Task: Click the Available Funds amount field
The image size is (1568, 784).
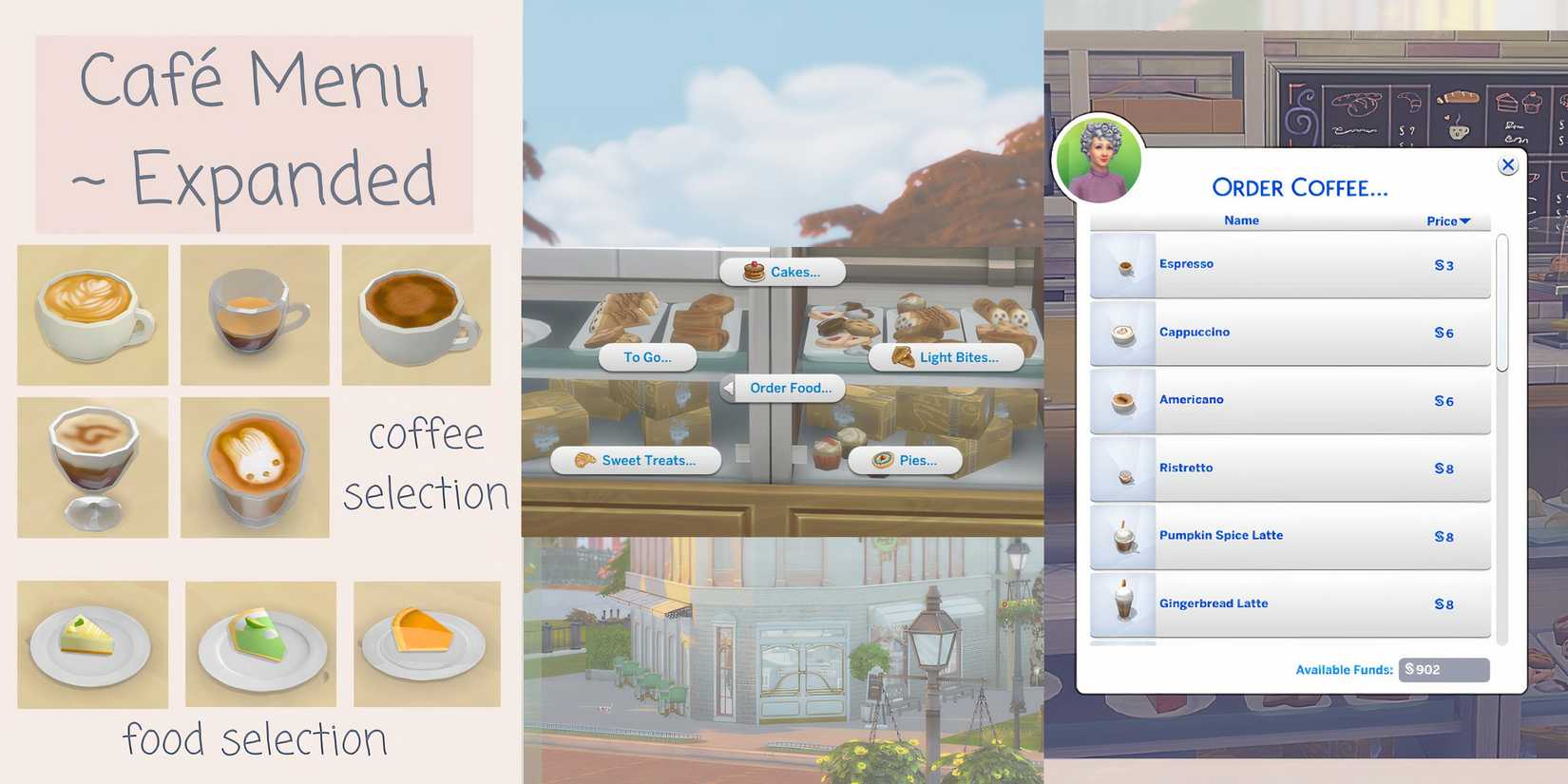Action: coord(1444,669)
